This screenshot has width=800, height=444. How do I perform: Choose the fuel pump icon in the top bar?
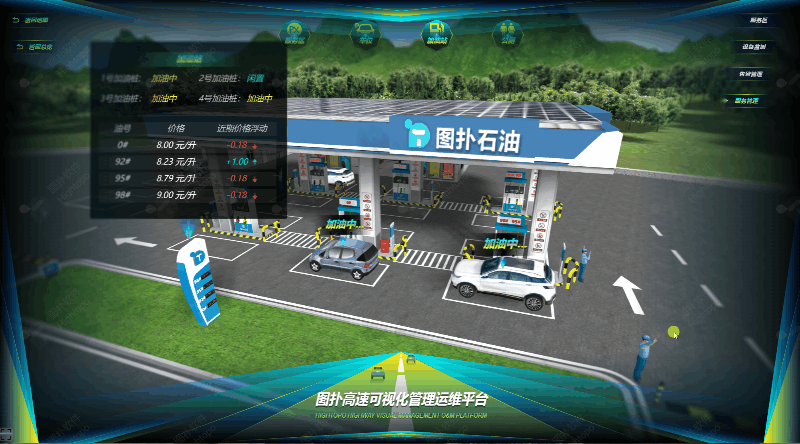[x=437, y=33]
